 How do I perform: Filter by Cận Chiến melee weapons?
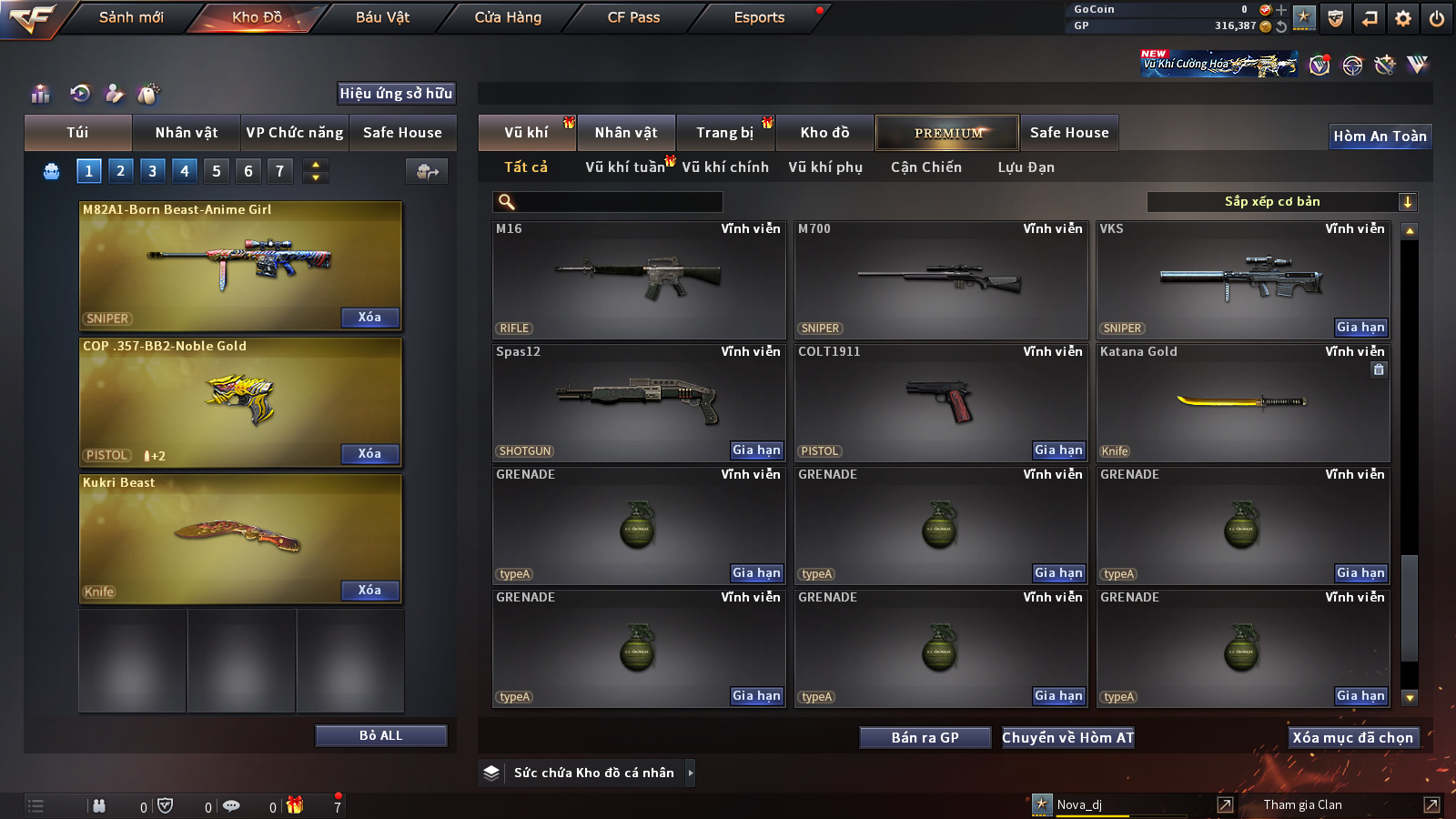(925, 167)
